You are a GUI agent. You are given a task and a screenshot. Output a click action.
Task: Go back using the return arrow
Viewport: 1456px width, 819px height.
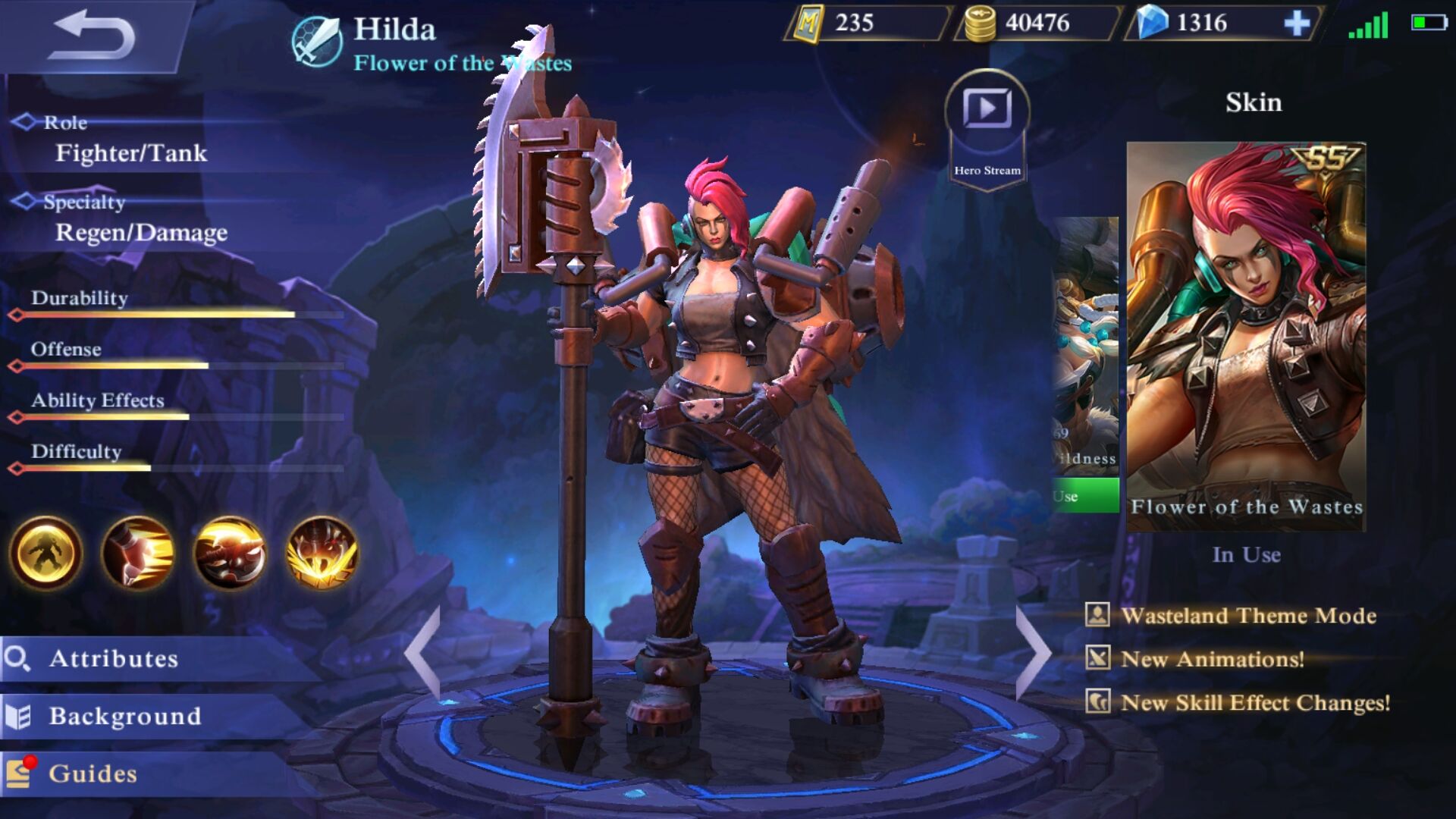93,35
